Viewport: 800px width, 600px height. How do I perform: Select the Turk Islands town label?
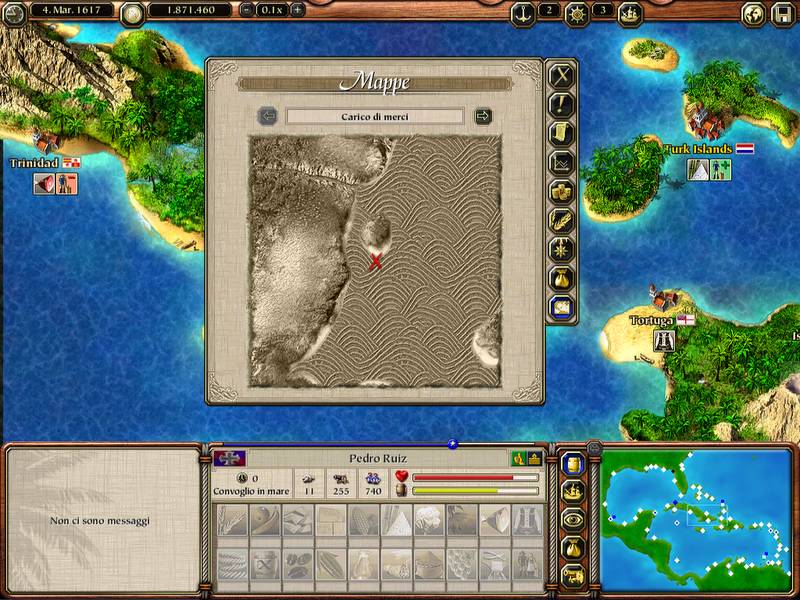[699, 149]
